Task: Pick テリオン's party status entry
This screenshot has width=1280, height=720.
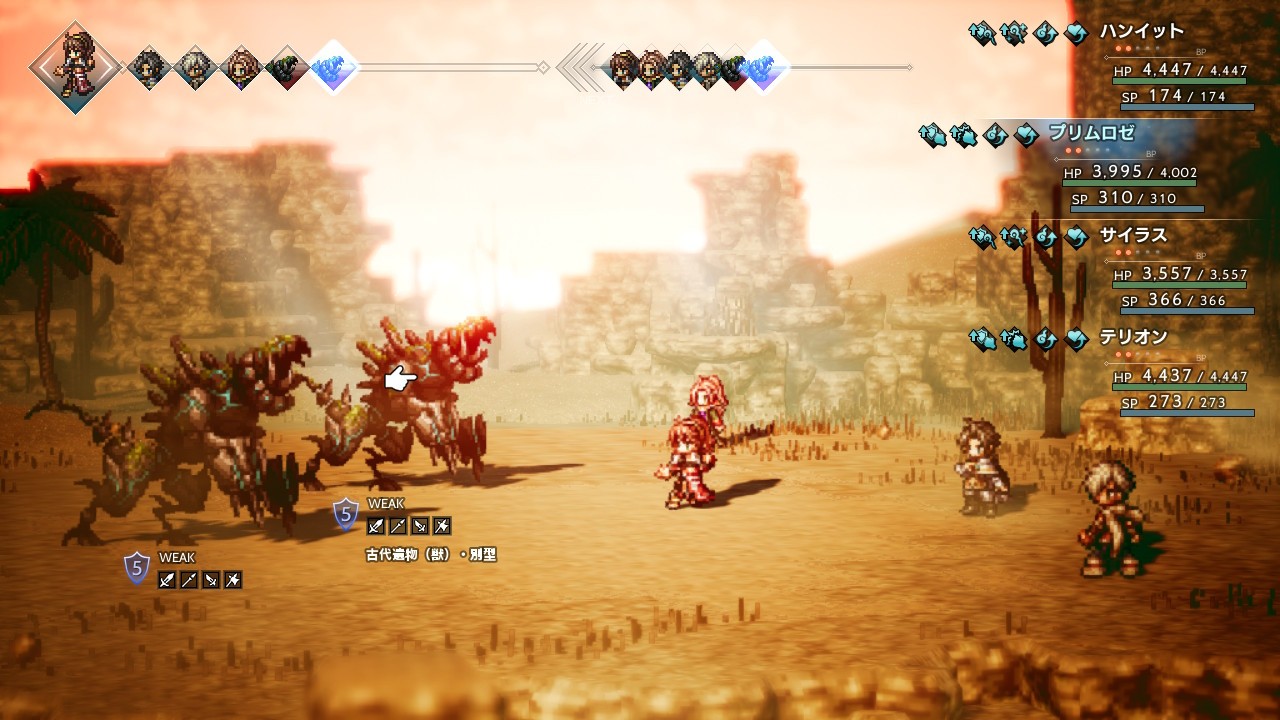Action: click(x=1133, y=338)
